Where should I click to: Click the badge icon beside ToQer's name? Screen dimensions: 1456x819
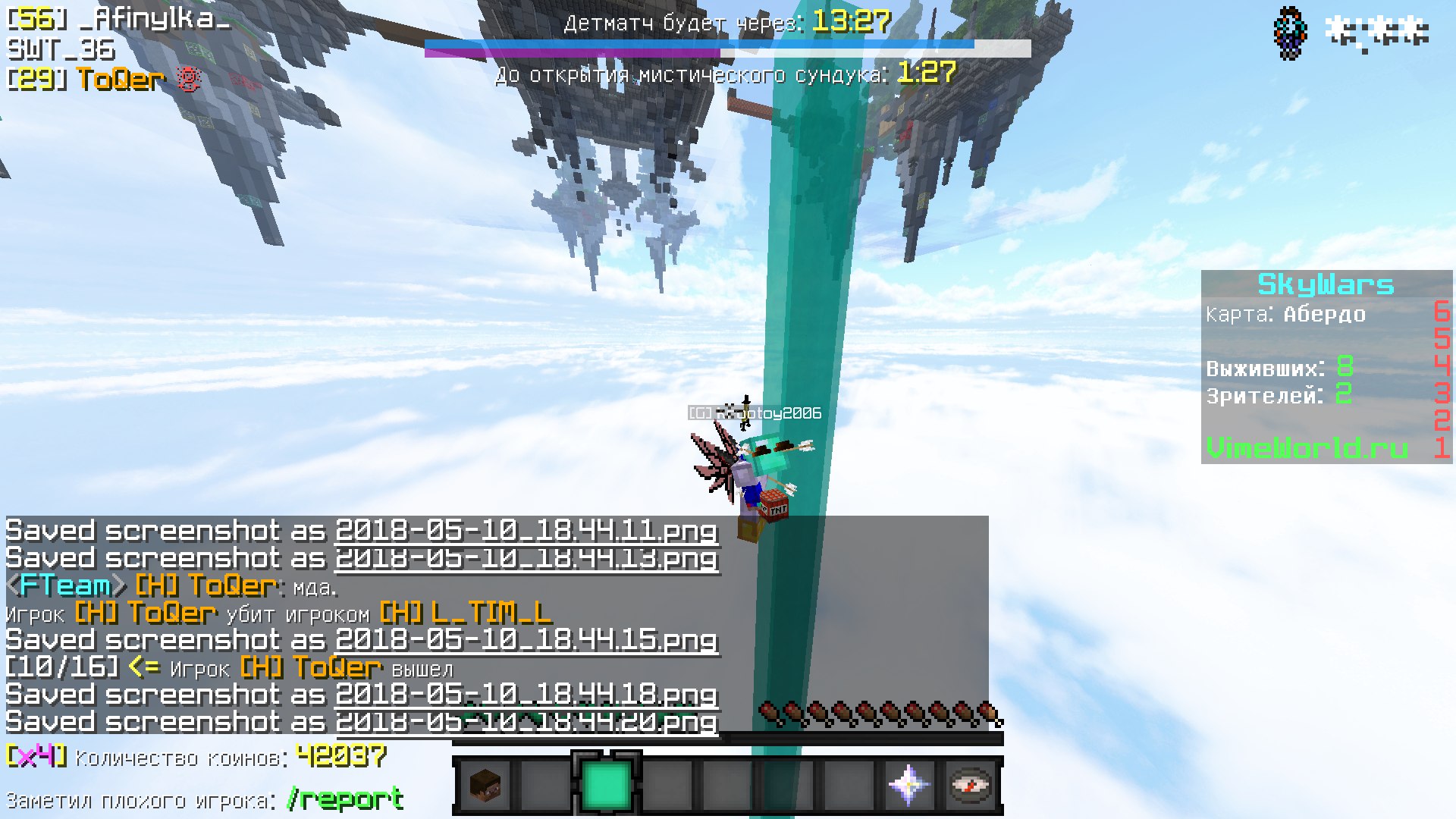tap(187, 78)
